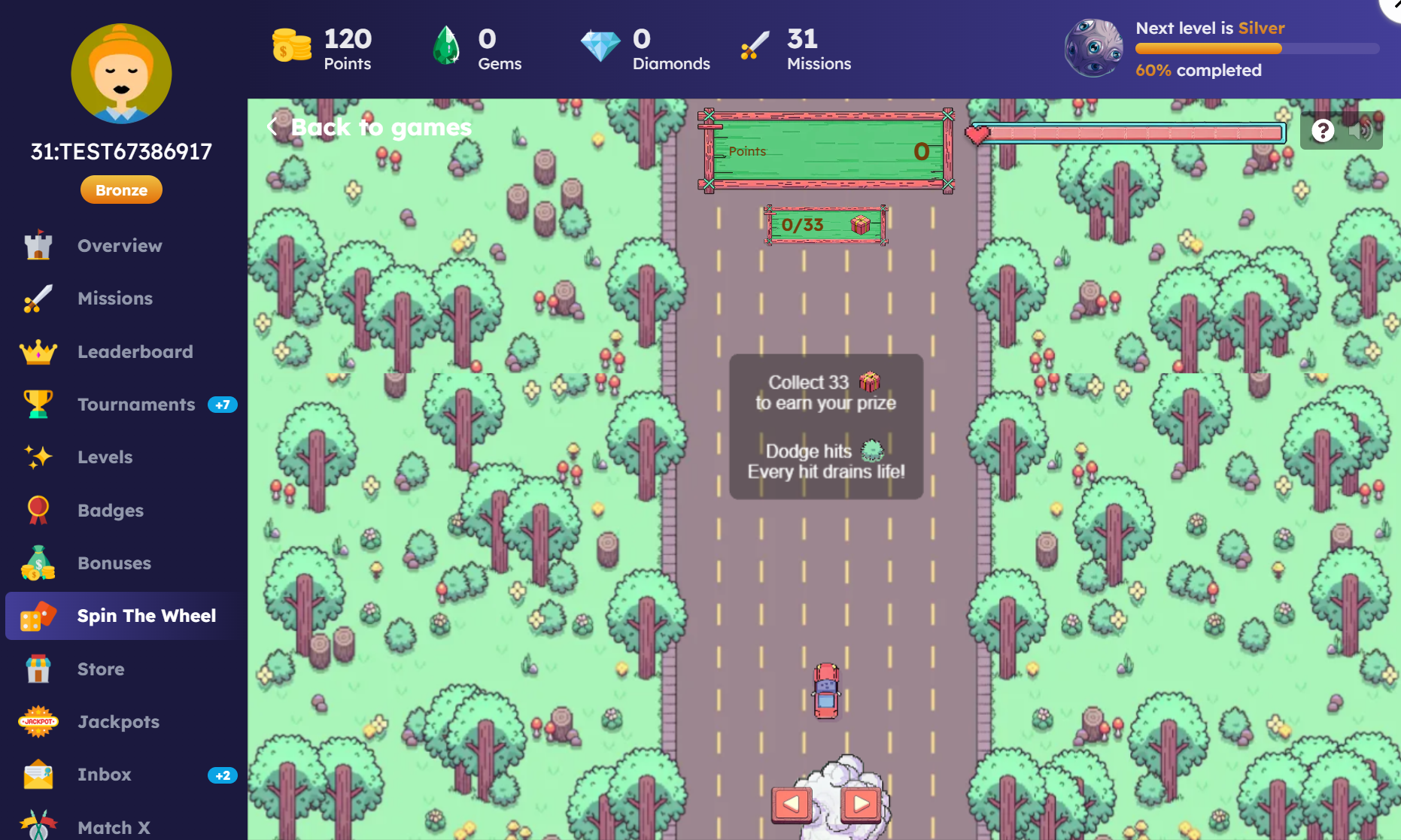This screenshot has height=840, width=1401.
Task: Open the Tournaments section
Action: (136, 405)
